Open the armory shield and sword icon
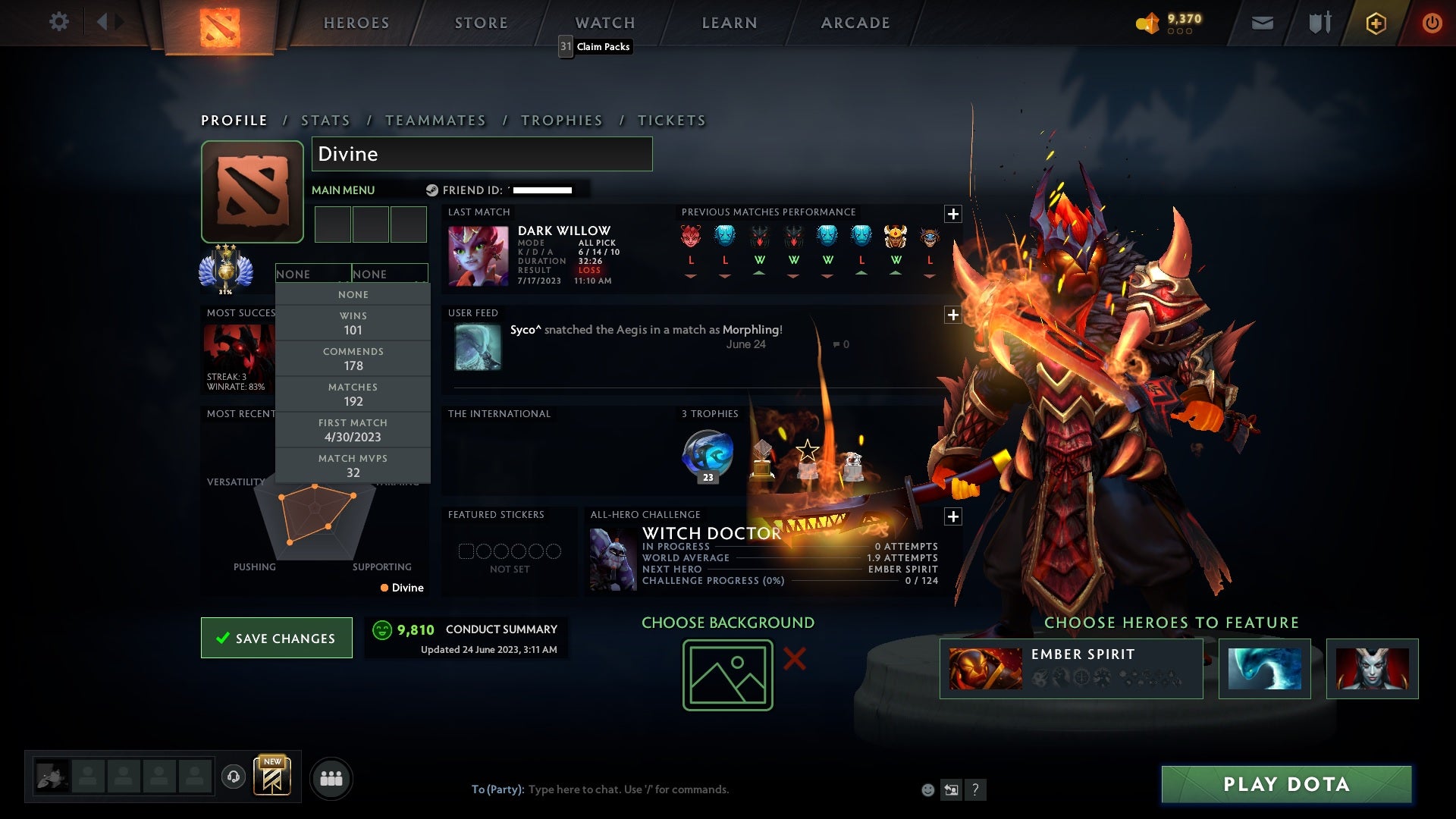Screen dimensions: 1456x819 coord(1319,23)
